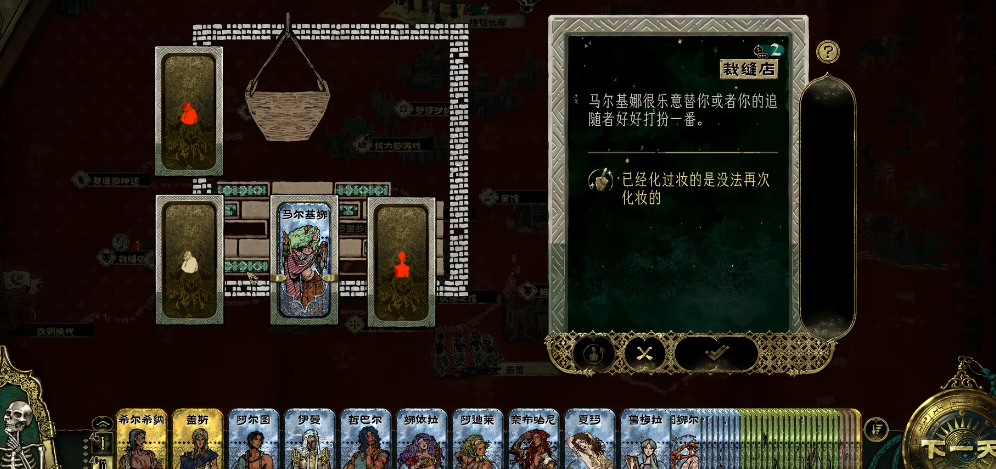
Task: Select the 阿迪莱 card
Action: (476, 440)
